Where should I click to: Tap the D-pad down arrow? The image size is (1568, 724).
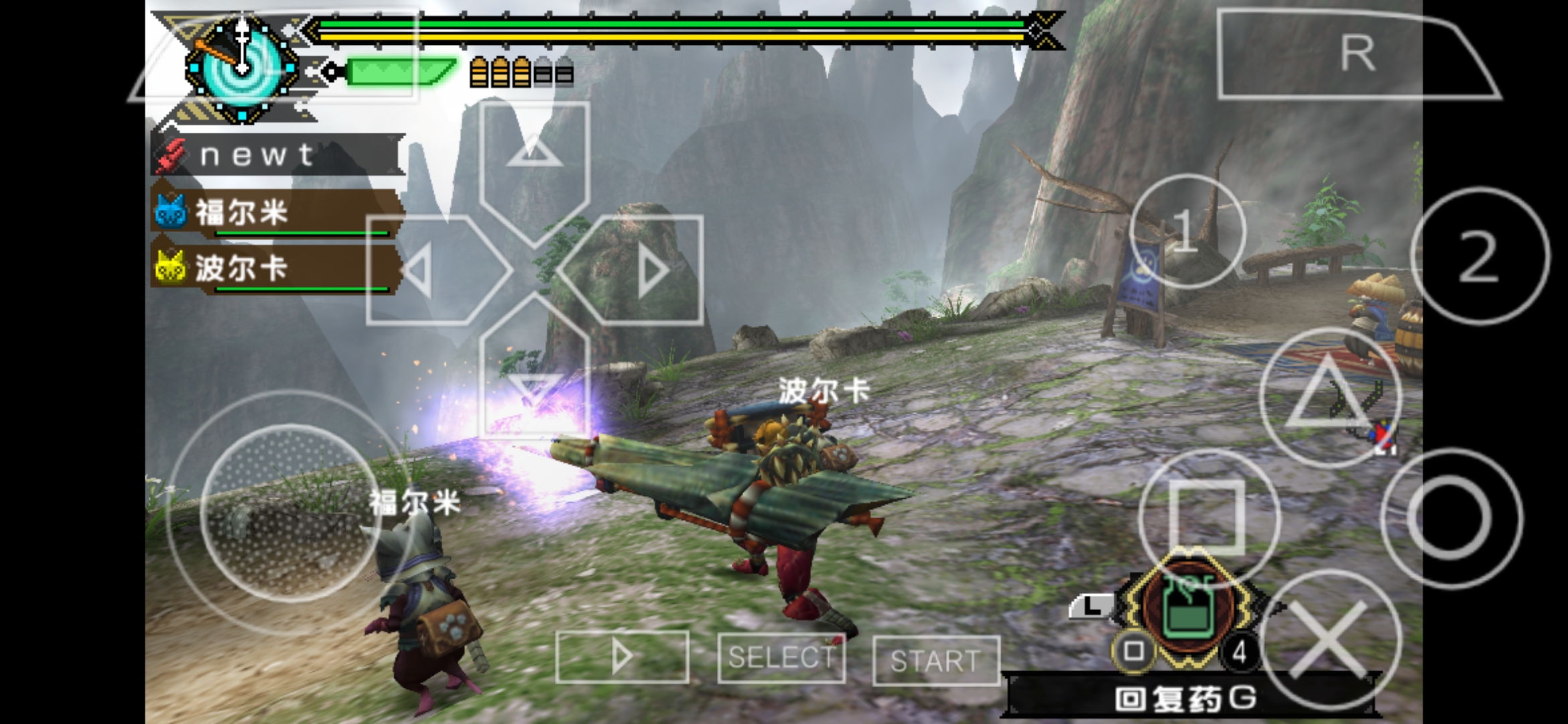(x=534, y=382)
